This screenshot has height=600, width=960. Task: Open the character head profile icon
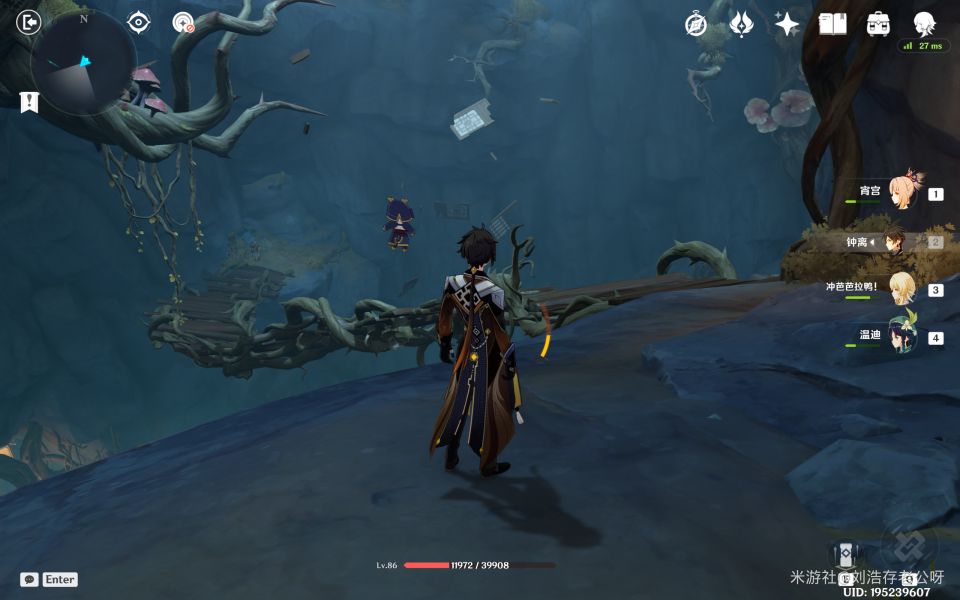pos(924,24)
